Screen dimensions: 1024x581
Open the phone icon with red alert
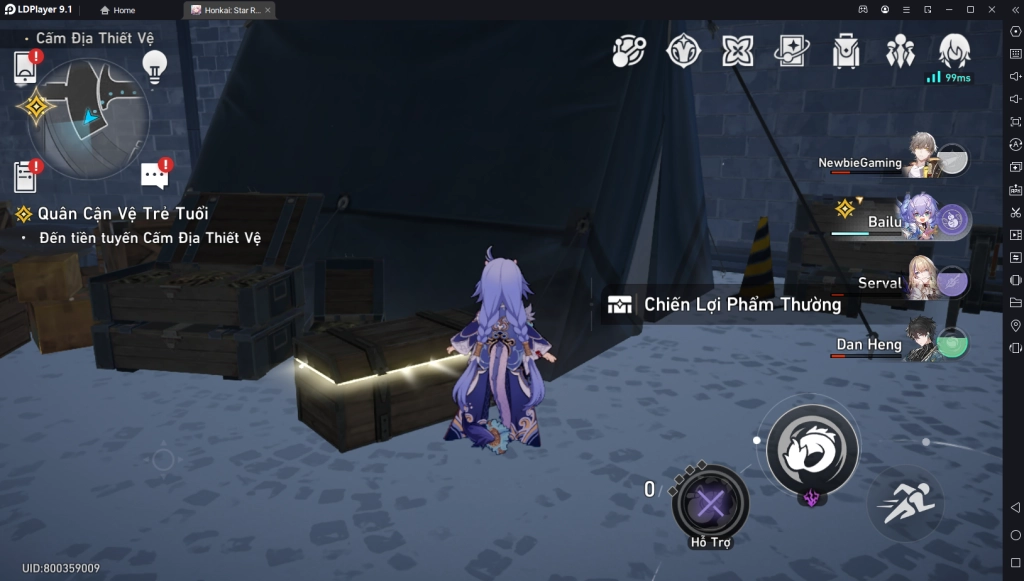click(26, 67)
